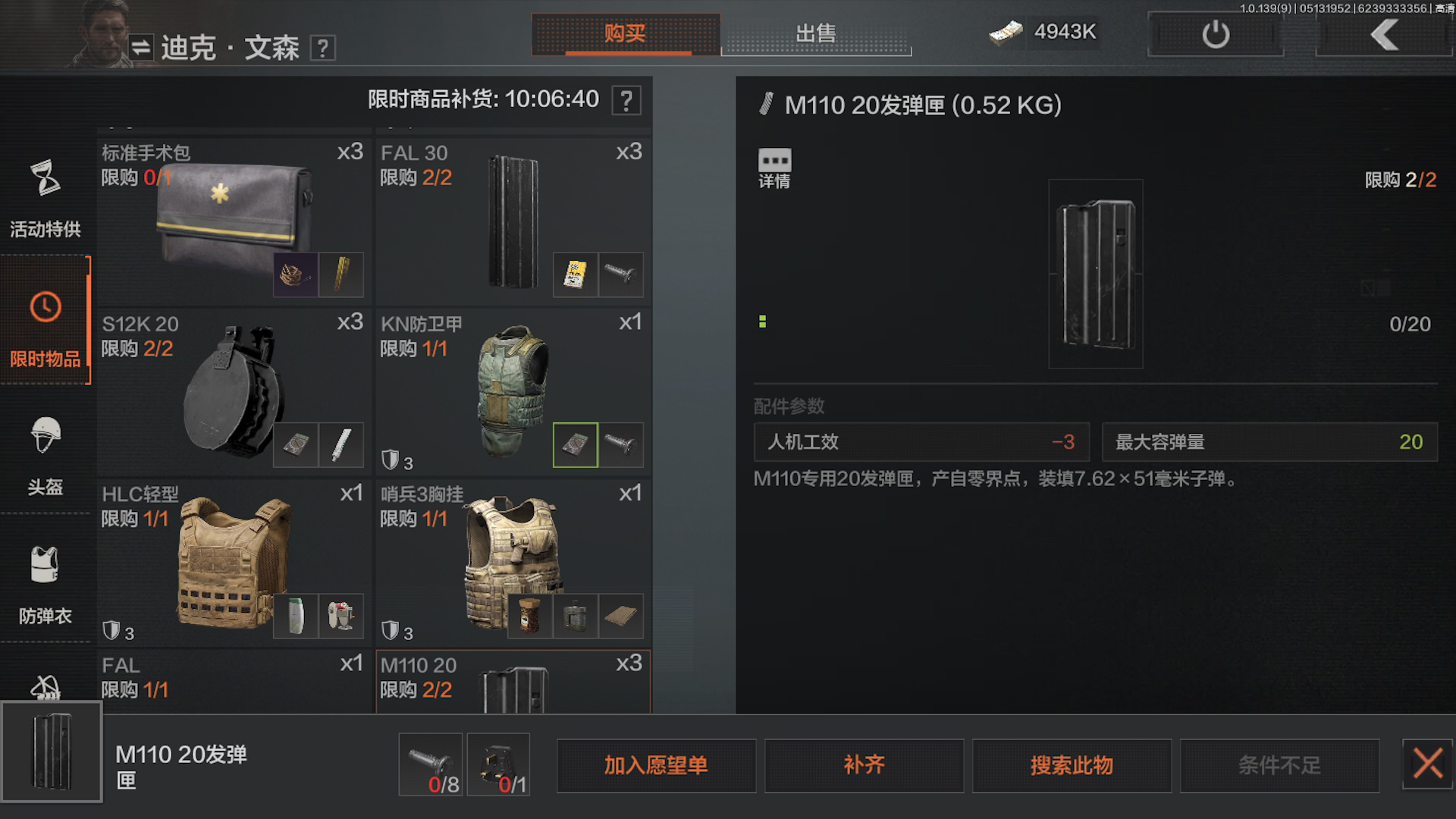Select the KN防卫甲 armor item card
The image size is (1456, 819).
click(x=513, y=387)
